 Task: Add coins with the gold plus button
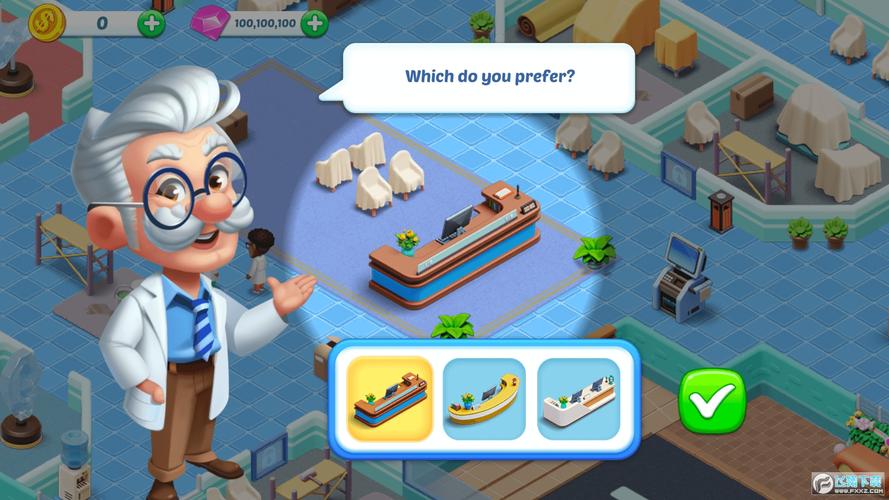pyautogui.click(x=152, y=21)
